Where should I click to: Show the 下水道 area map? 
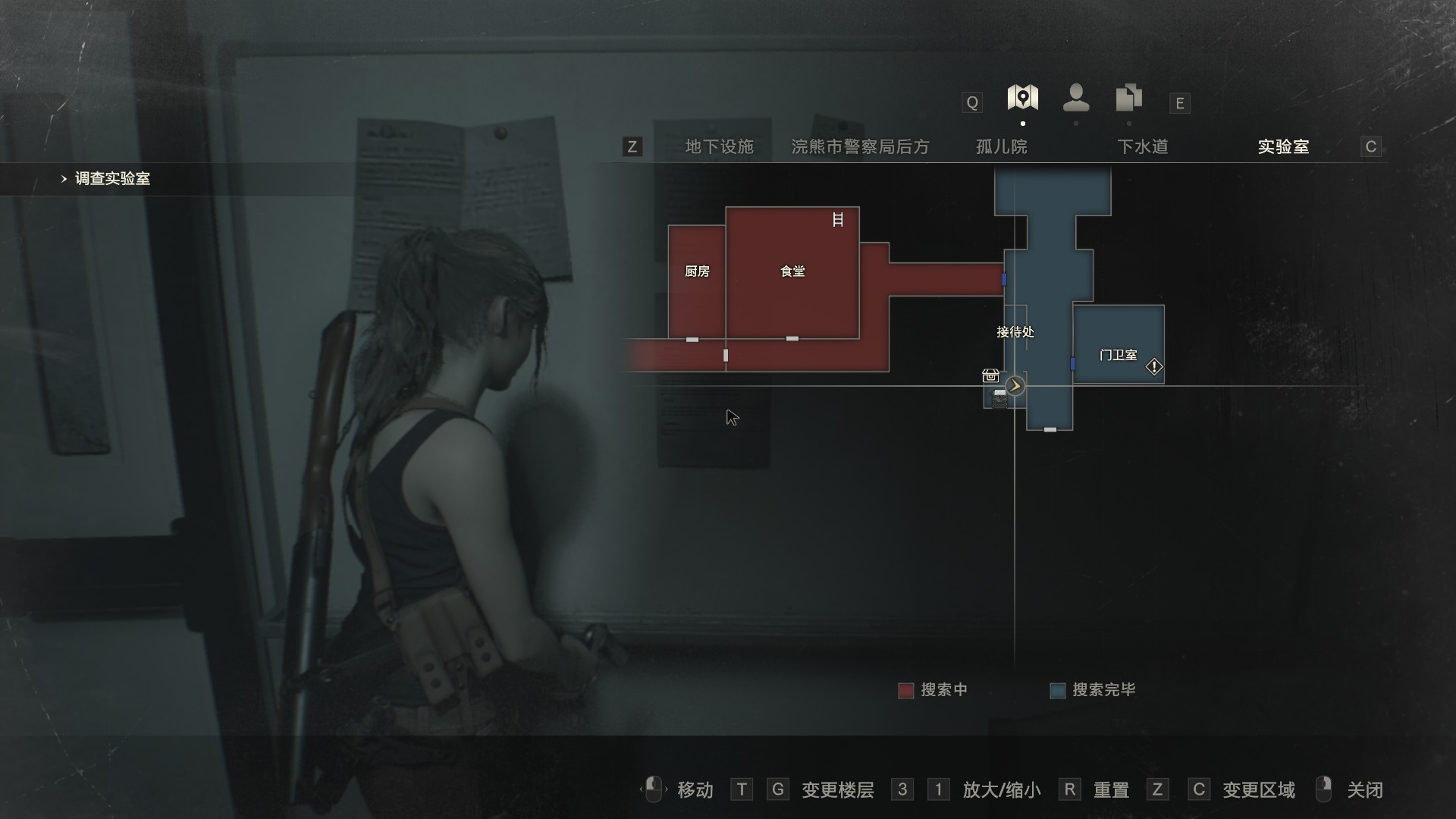[1142, 146]
